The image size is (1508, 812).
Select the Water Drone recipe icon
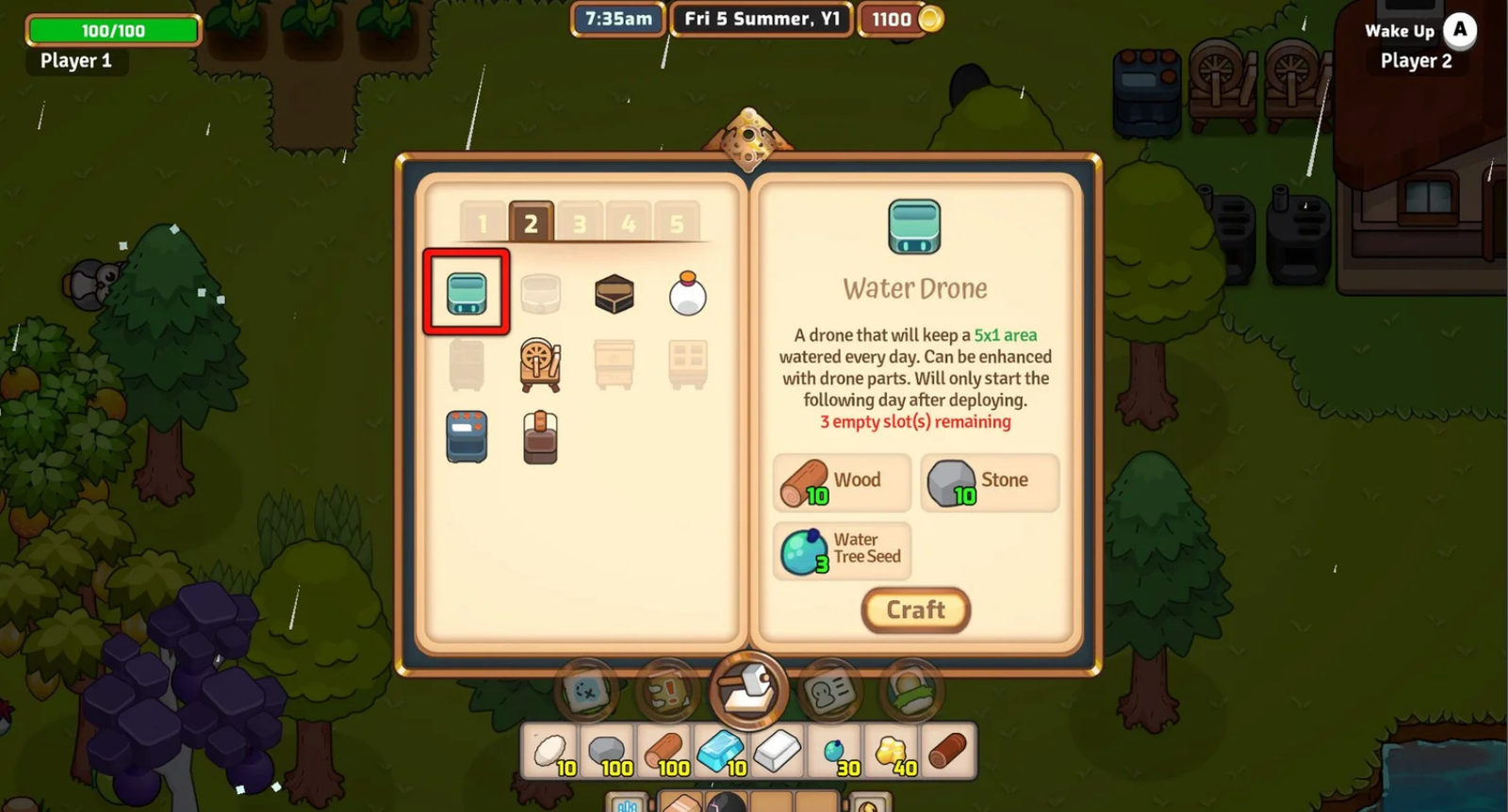point(466,293)
